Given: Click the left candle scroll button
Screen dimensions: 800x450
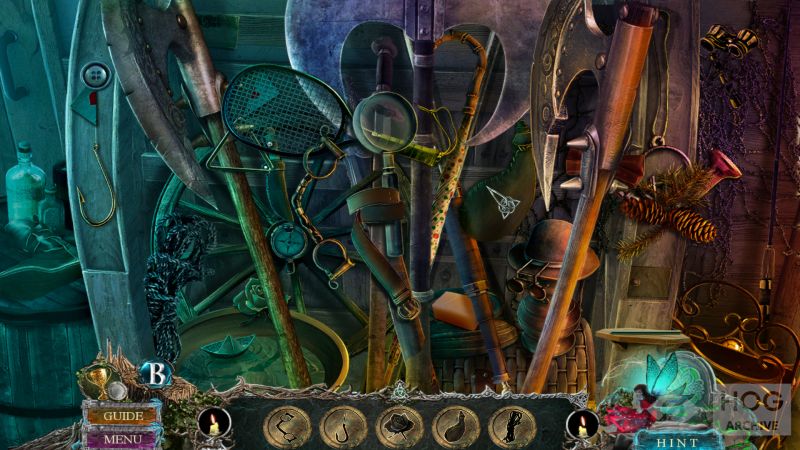Looking at the screenshot, I should 210,424.
